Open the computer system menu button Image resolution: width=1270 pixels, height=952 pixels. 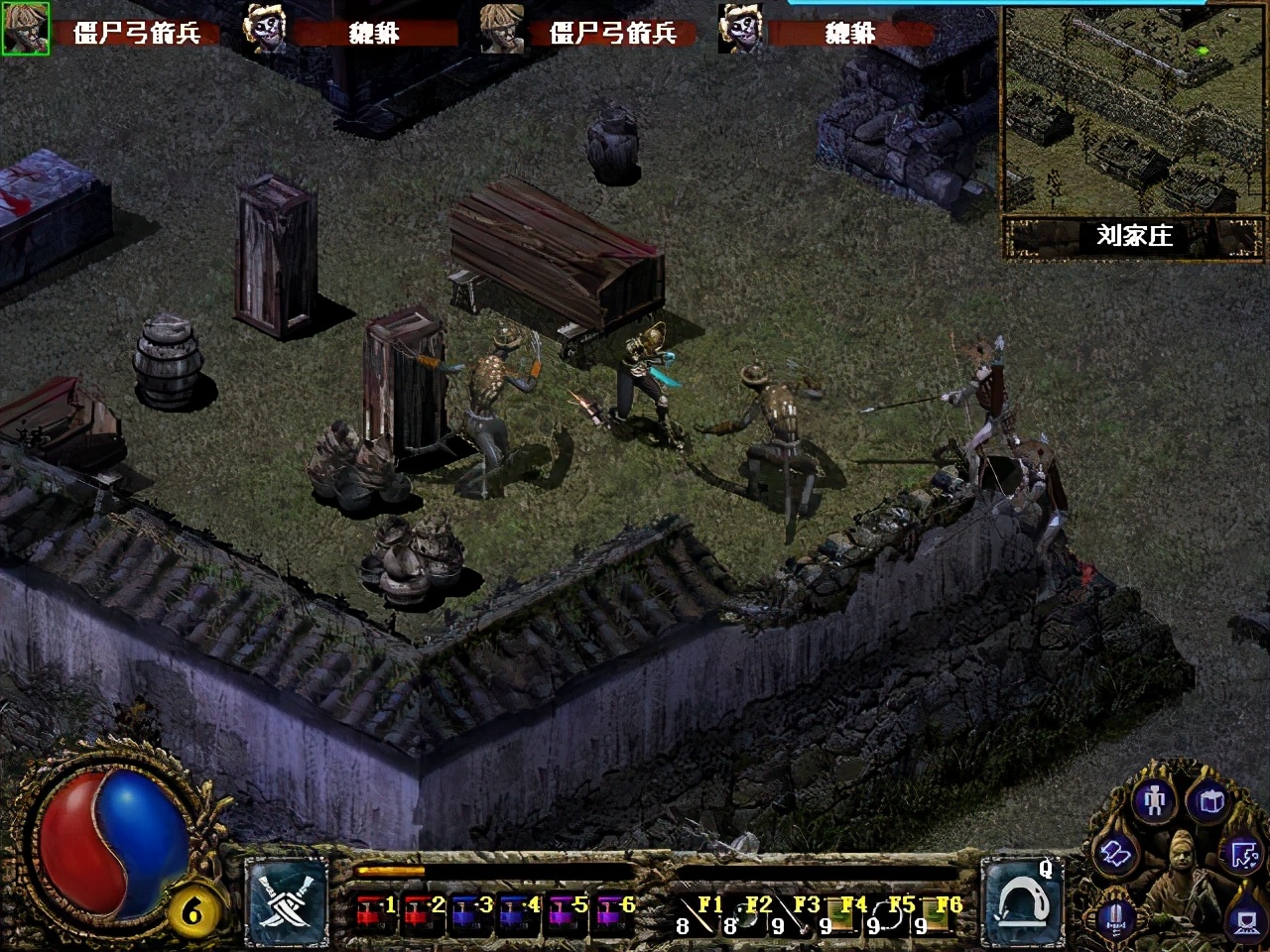(1246, 920)
